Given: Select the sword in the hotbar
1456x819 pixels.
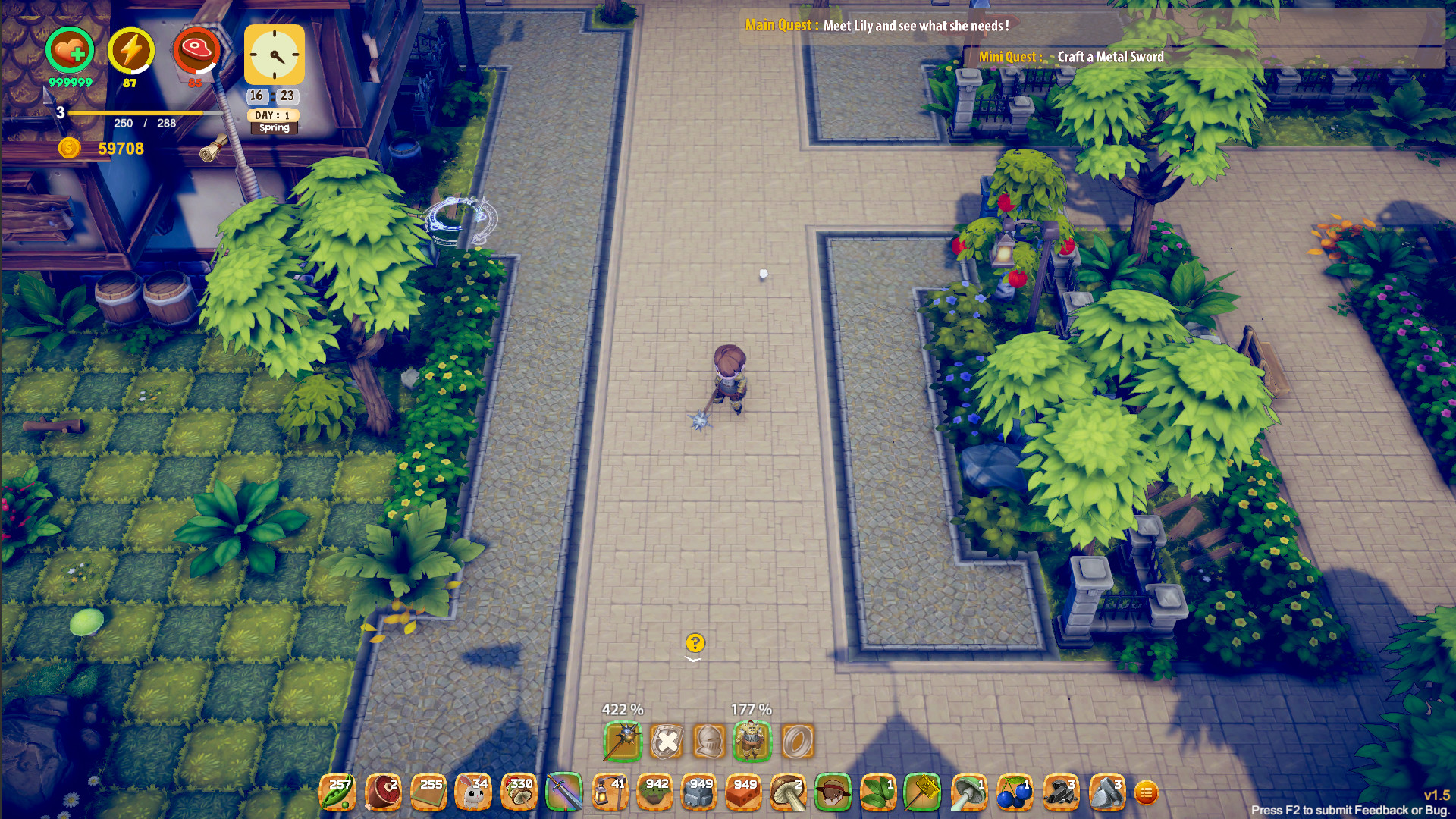Looking at the screenshot, I should tap(564, 791).
